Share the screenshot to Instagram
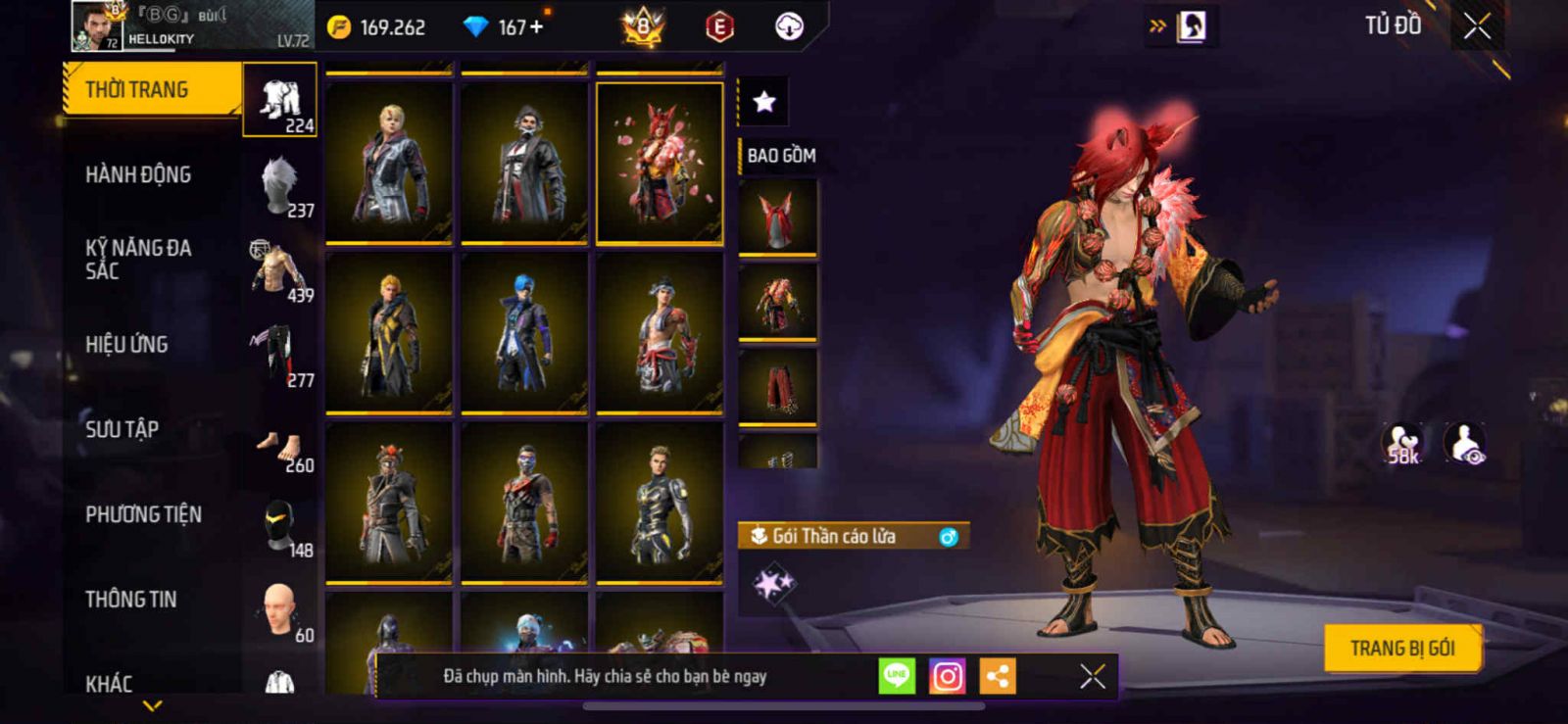This screenshot has height=724, width=1568. click(x=947, y=676)
